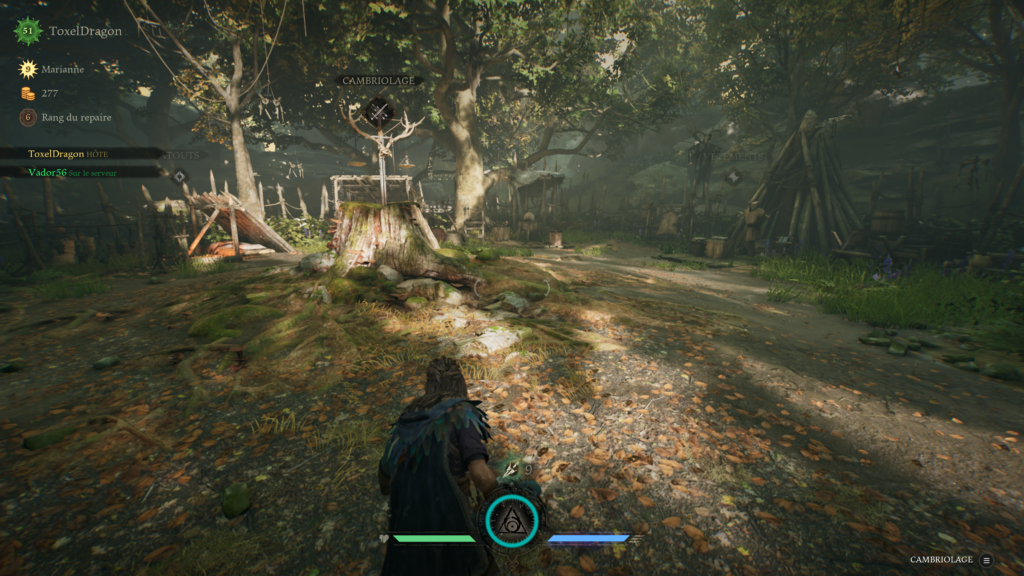Viewport: 1024px width, 576px height.
Task: Click the ToxelDragon level 51 badge
Action: point(28,31)
